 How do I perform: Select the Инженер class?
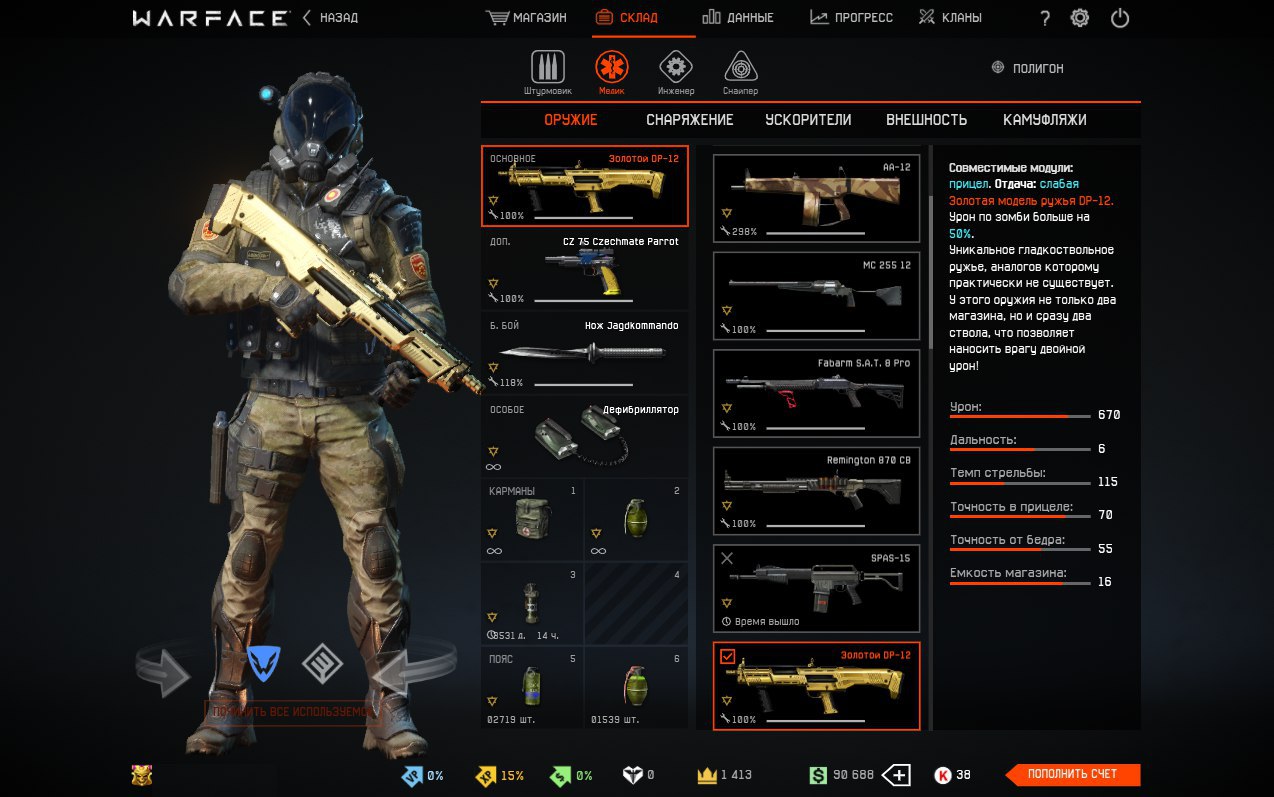676,72
